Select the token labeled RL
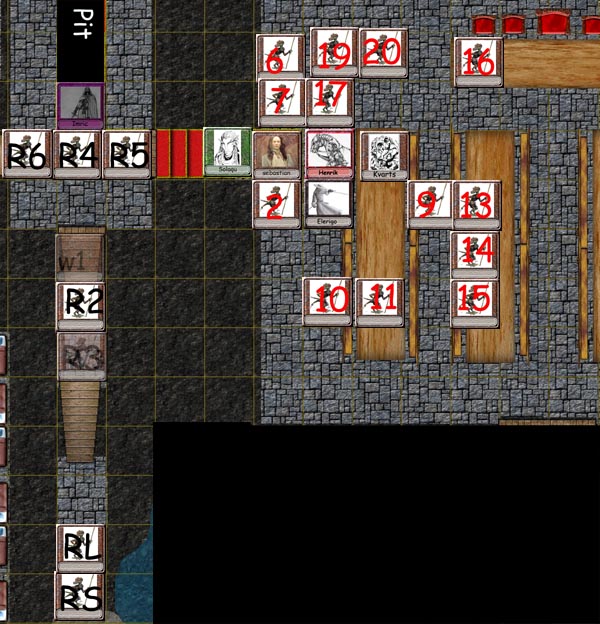Image resolution: width=600 pixels, height=624 pixels. [80, 547]
